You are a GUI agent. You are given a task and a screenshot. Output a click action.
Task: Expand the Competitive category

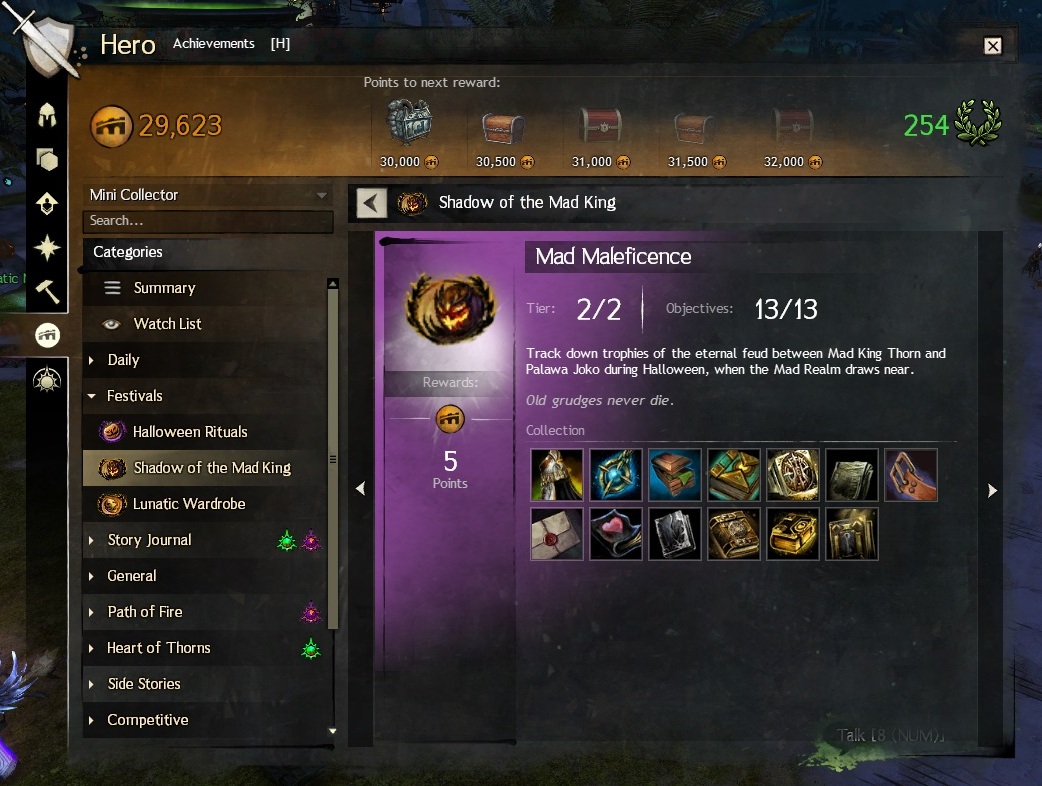(147, 720)
